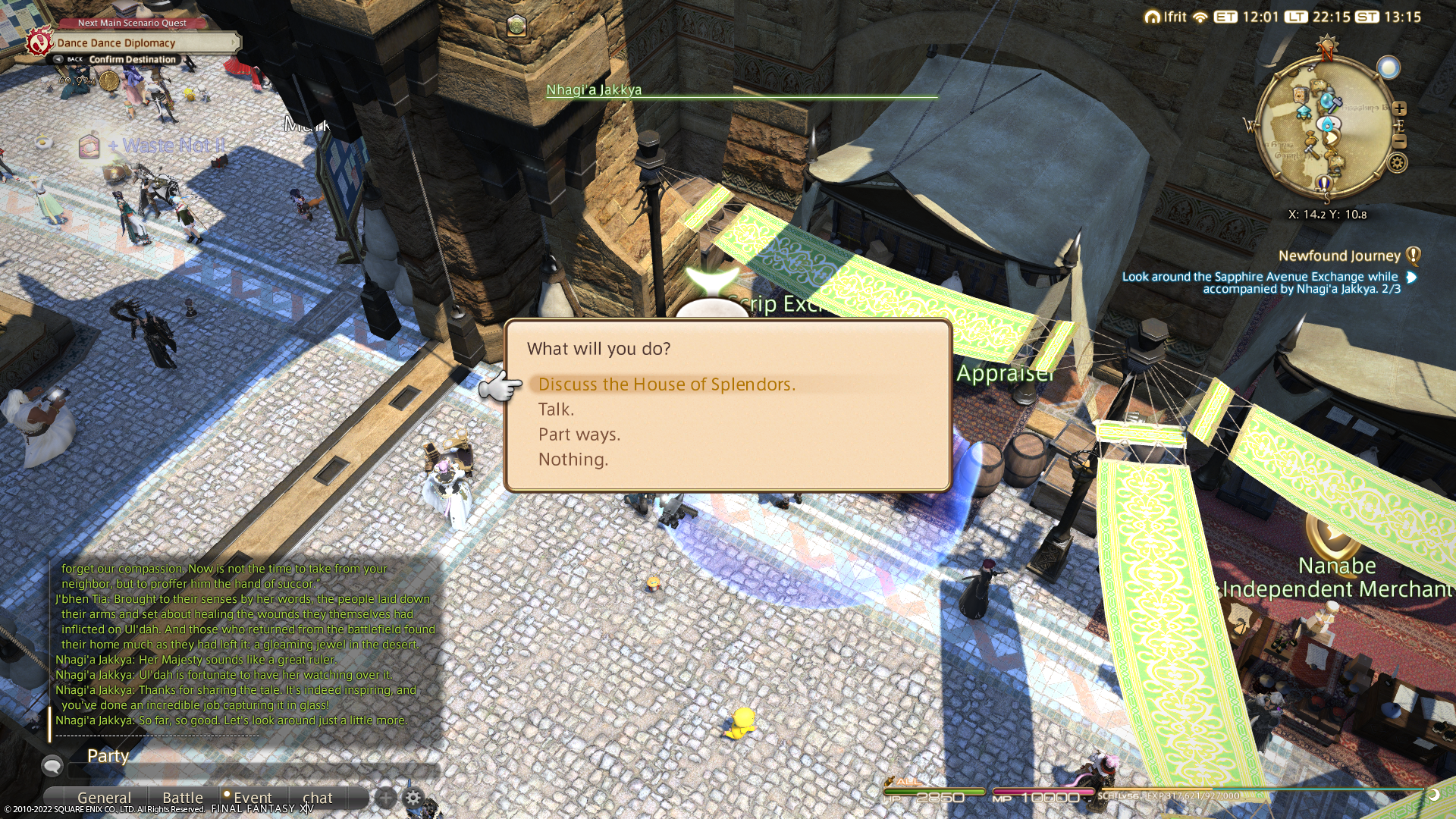Screen dimensions: 1456x819
Task: Add a new chat log tab
Action: click(386, 798)
